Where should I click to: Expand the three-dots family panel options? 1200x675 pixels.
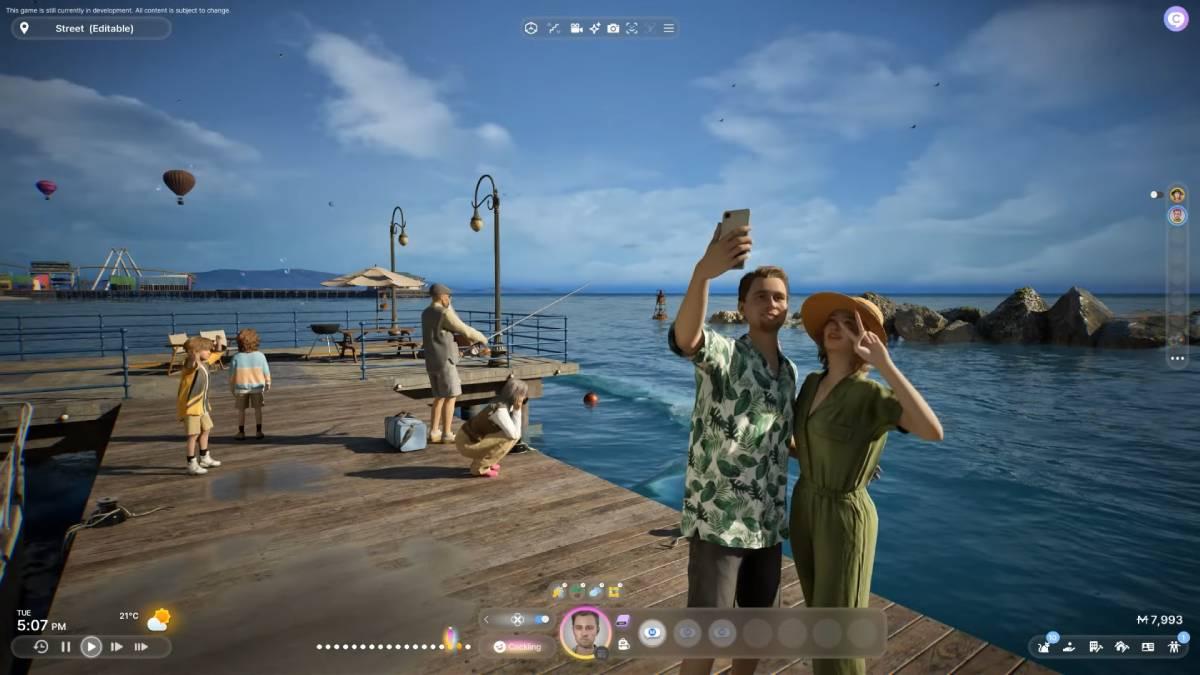(x=1177, y=358)
